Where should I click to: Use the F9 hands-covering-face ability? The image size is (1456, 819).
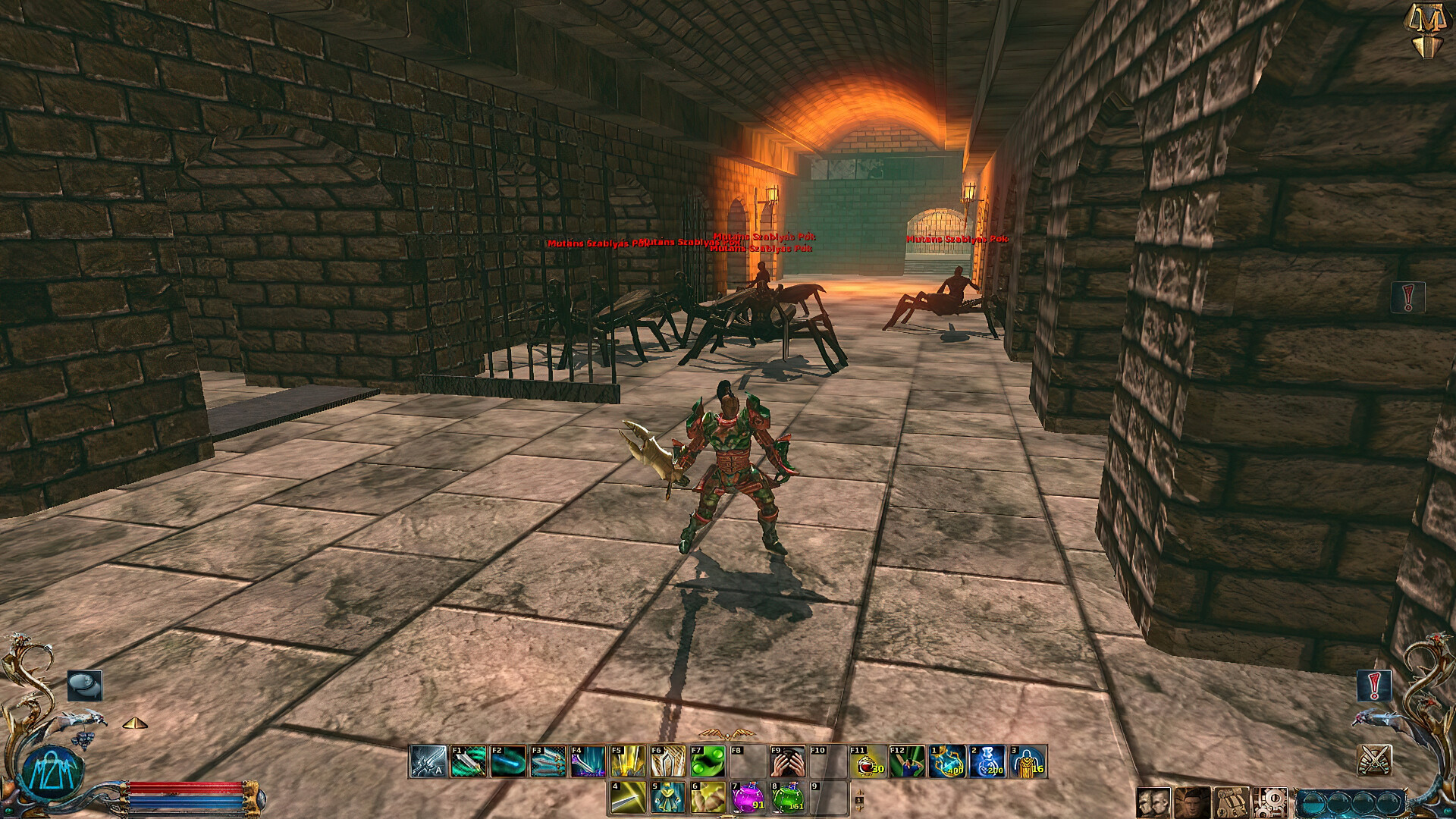click(x=789, y=762)
